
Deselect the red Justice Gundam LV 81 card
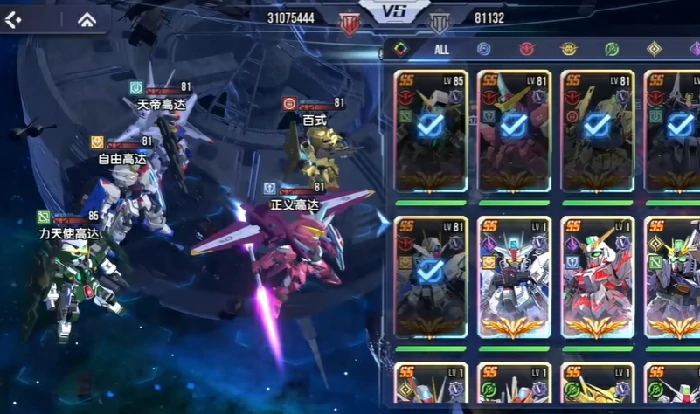[x=514, y=130]
